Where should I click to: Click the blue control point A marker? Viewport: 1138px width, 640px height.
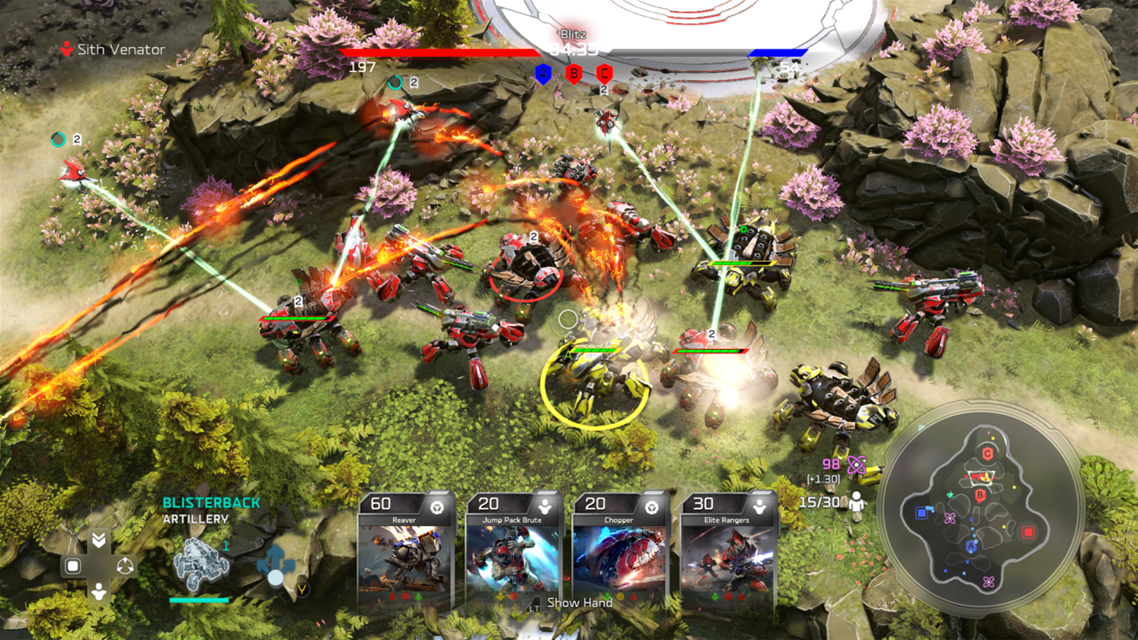[543, 73]
